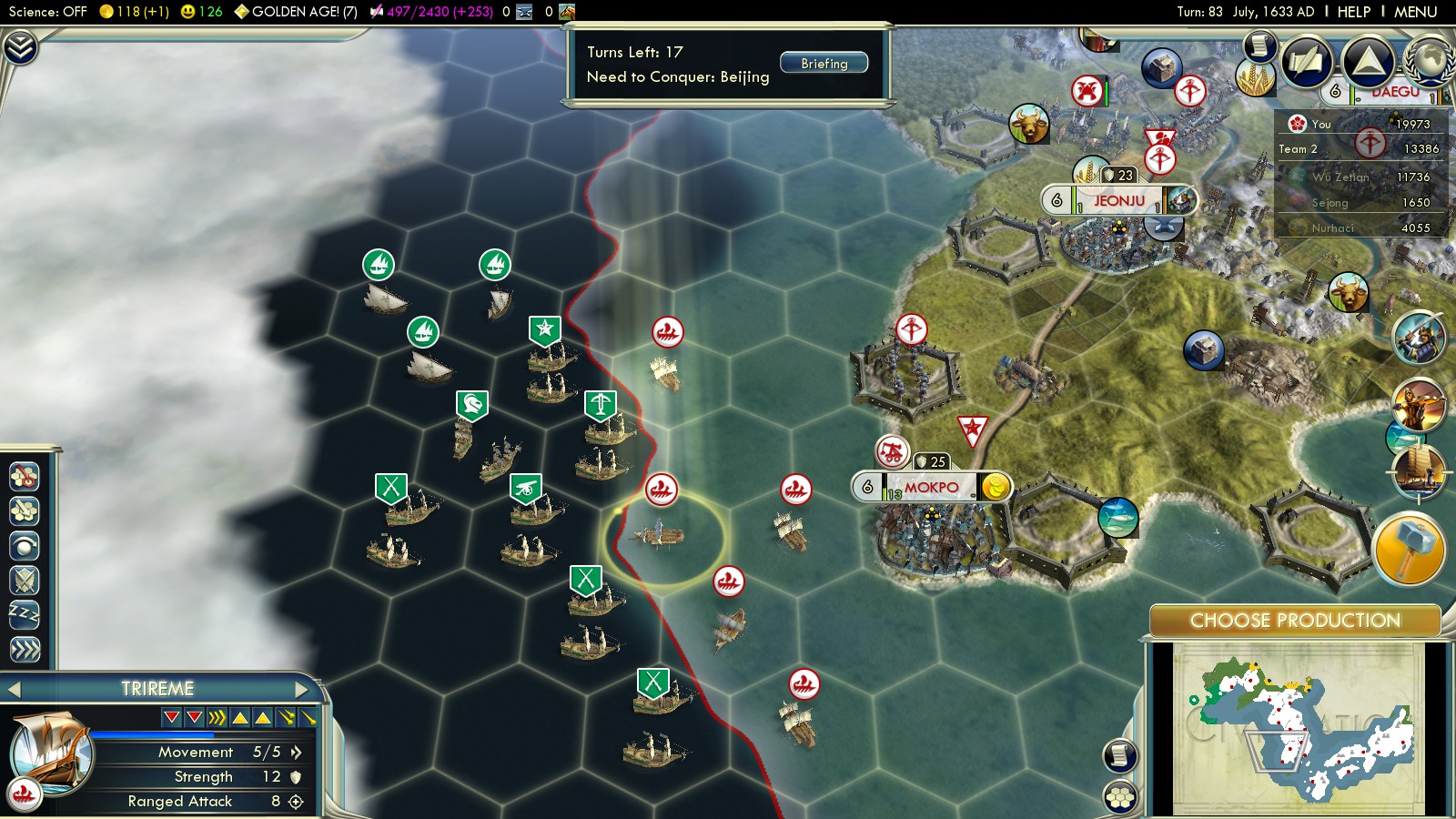Open the game MENU
The width and height of the screenshot is (1456, 819).
pos(1415,12)
